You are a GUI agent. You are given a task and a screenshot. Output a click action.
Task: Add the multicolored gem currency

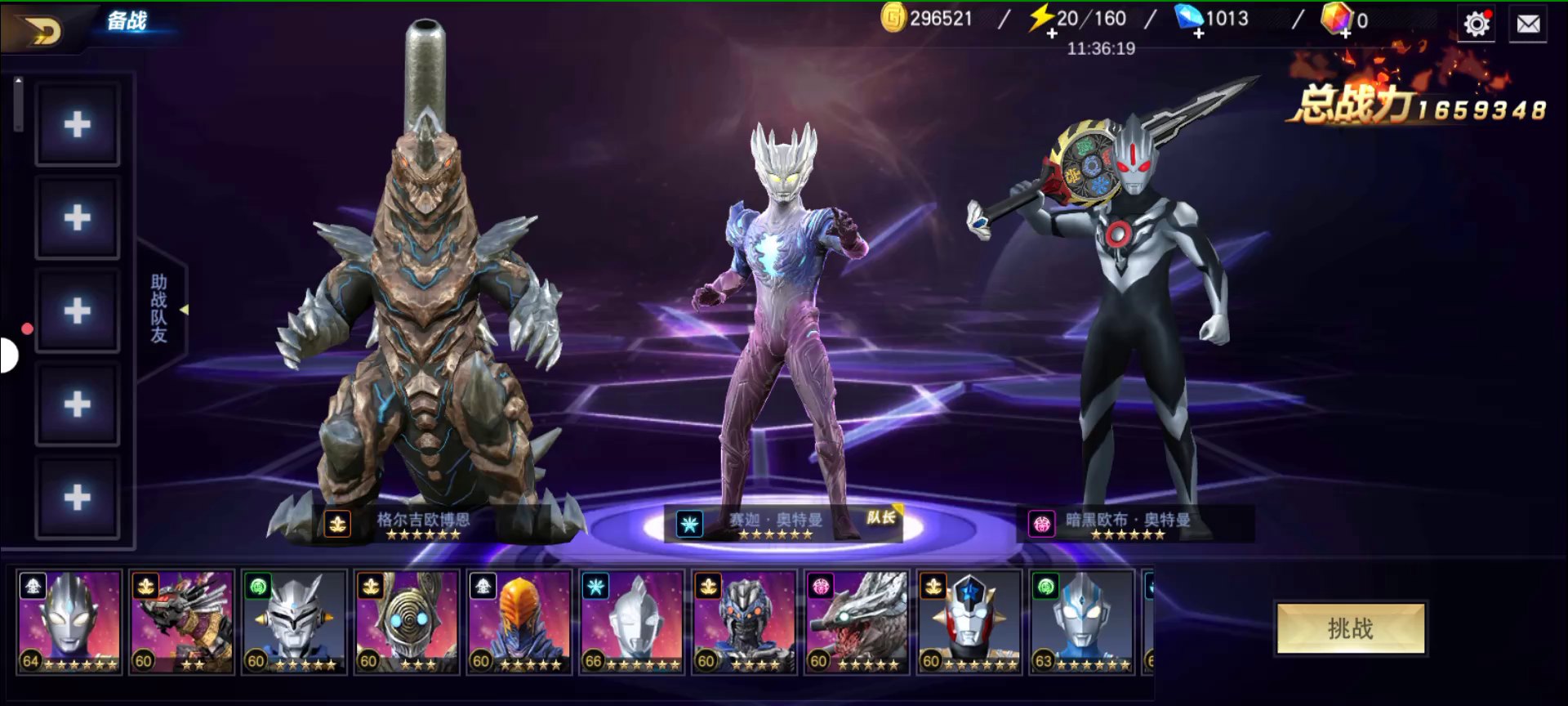1344,34
